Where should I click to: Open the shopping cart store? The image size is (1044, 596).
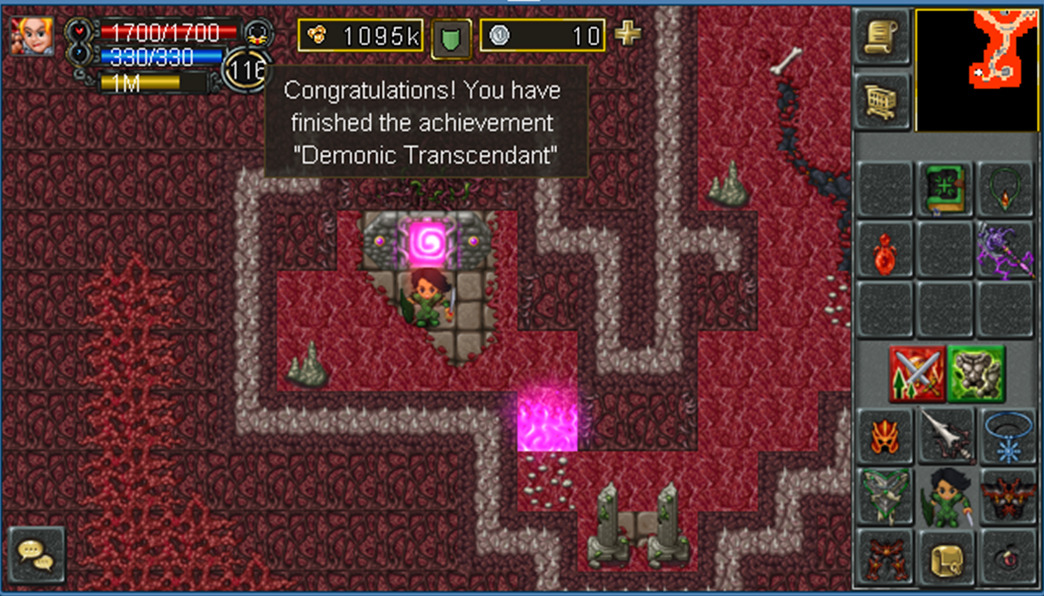click(x=883, y=99)
